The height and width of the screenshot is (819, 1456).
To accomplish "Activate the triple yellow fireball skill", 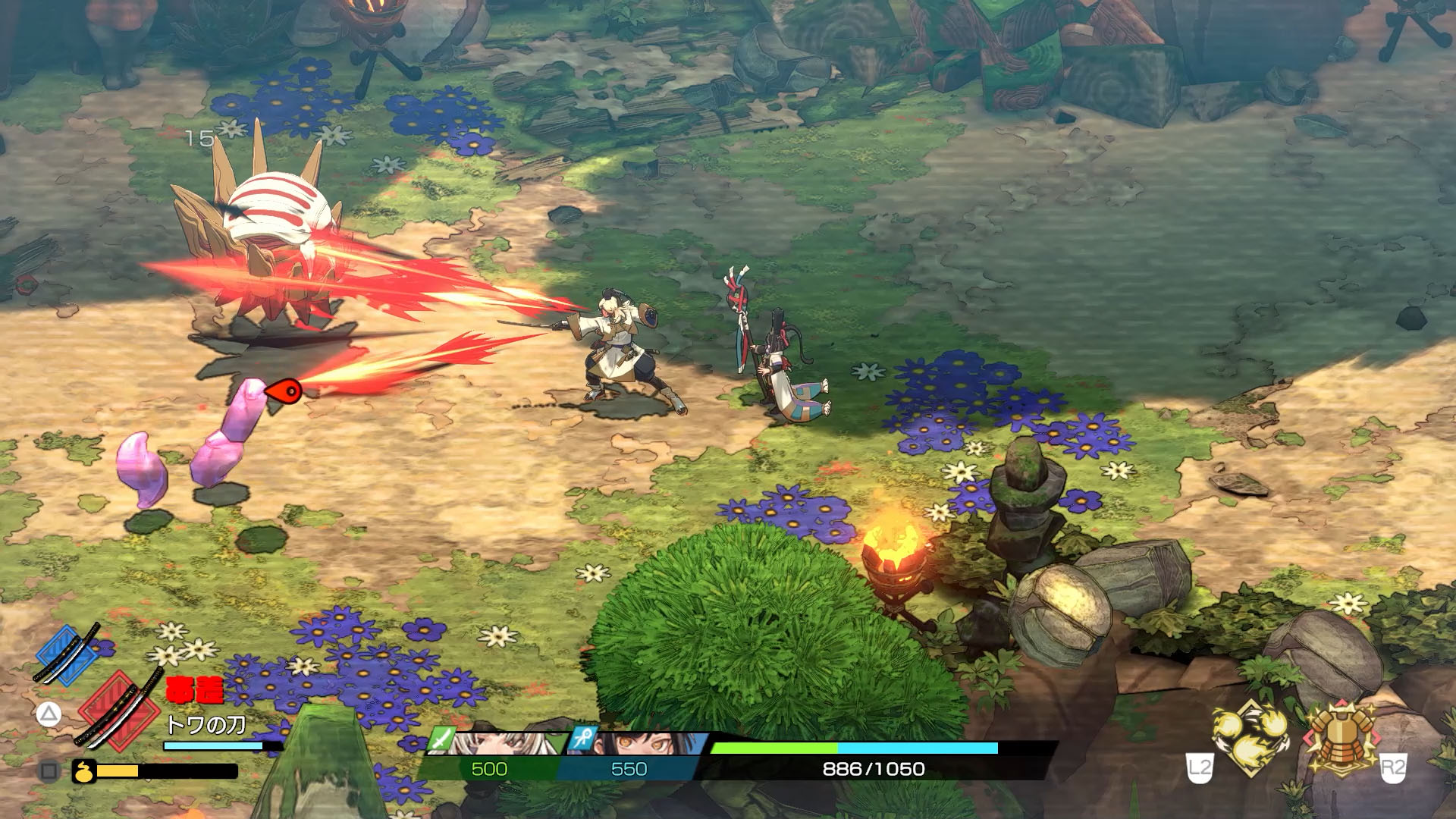I will click(x=1250, y=736).
